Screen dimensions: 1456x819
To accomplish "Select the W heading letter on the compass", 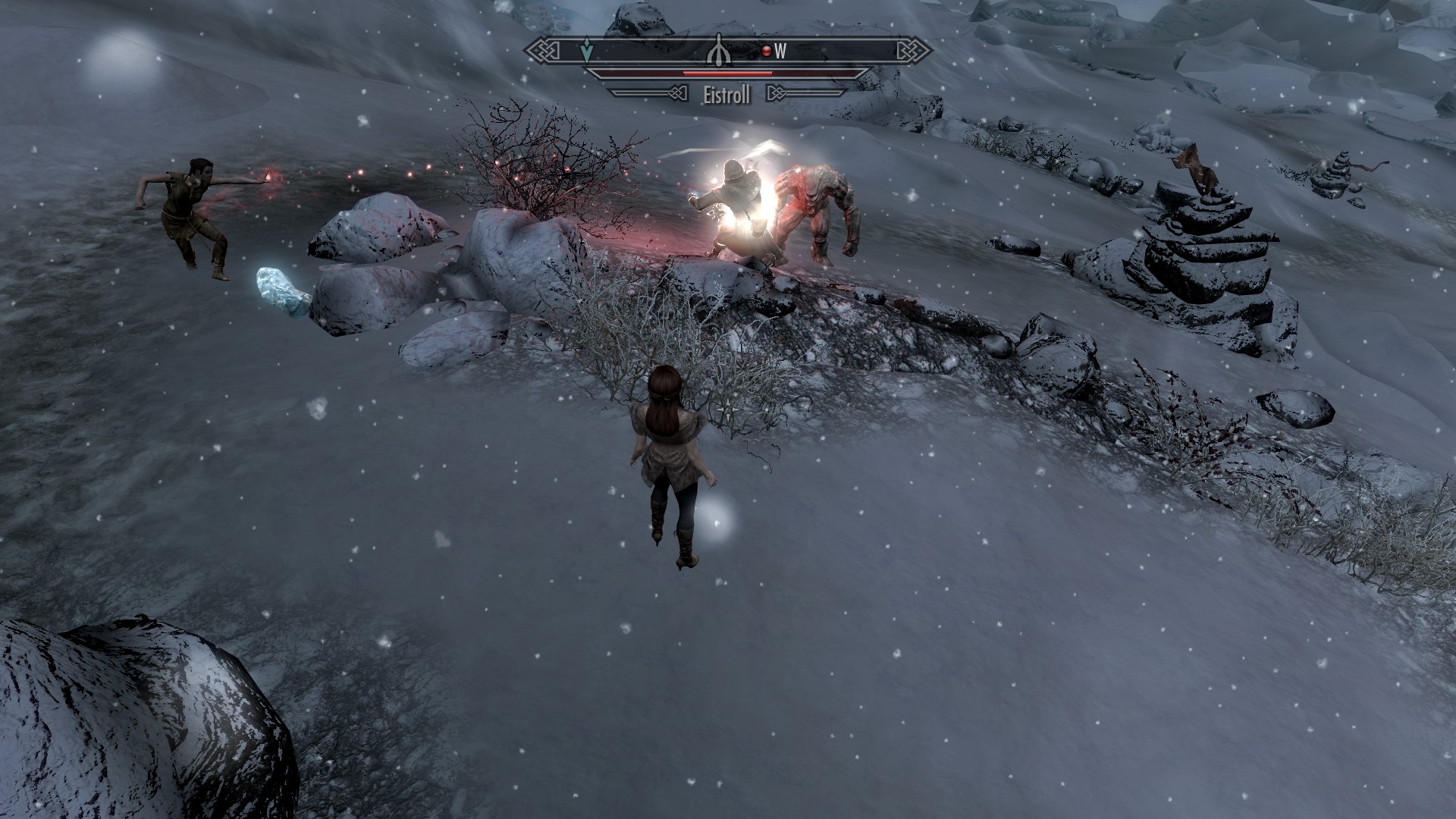I will pos(780,52).
